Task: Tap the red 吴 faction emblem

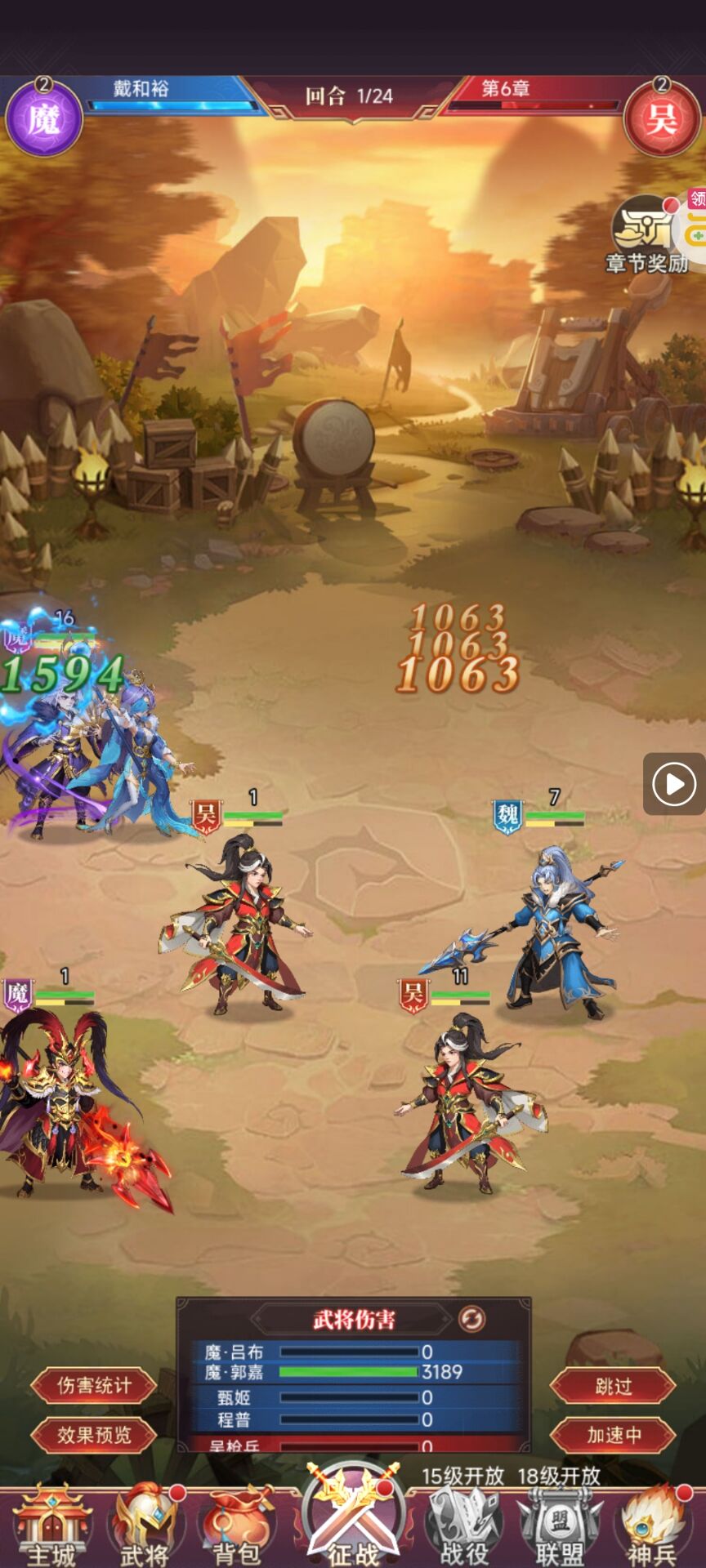Action: click(661, 119)
